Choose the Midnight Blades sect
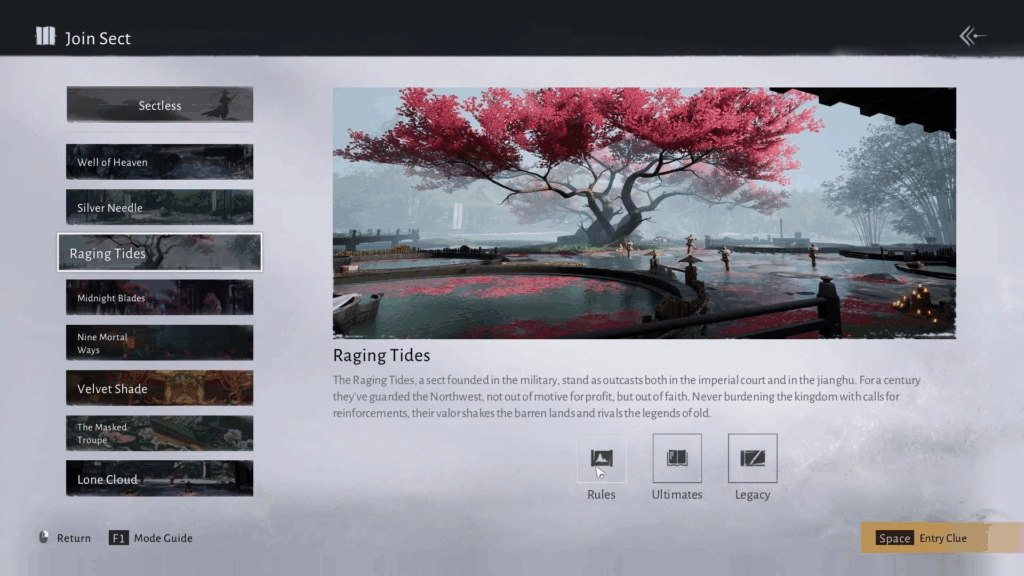This screenshot has width=1024, height=576. coord(160,298)
